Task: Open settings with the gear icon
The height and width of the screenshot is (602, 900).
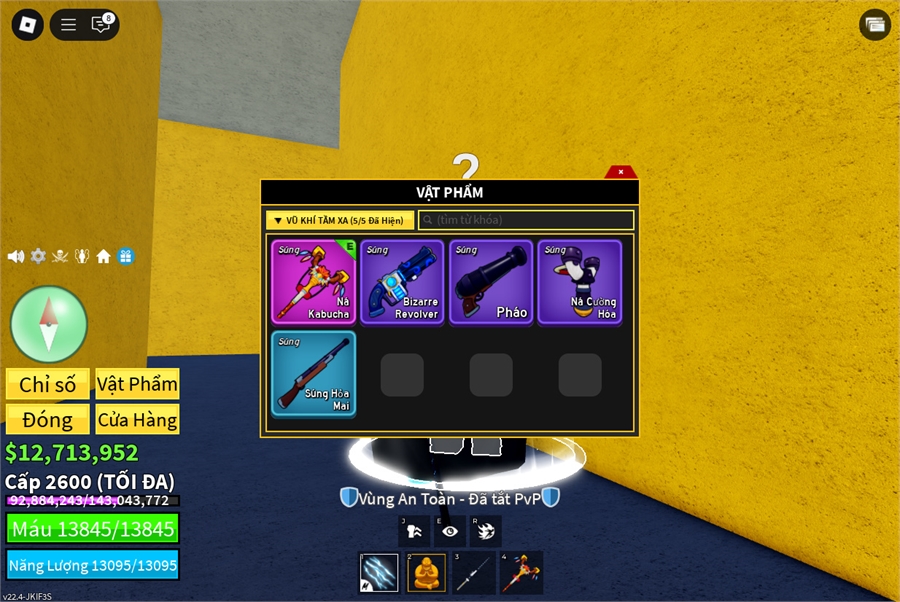Action: 38,256
